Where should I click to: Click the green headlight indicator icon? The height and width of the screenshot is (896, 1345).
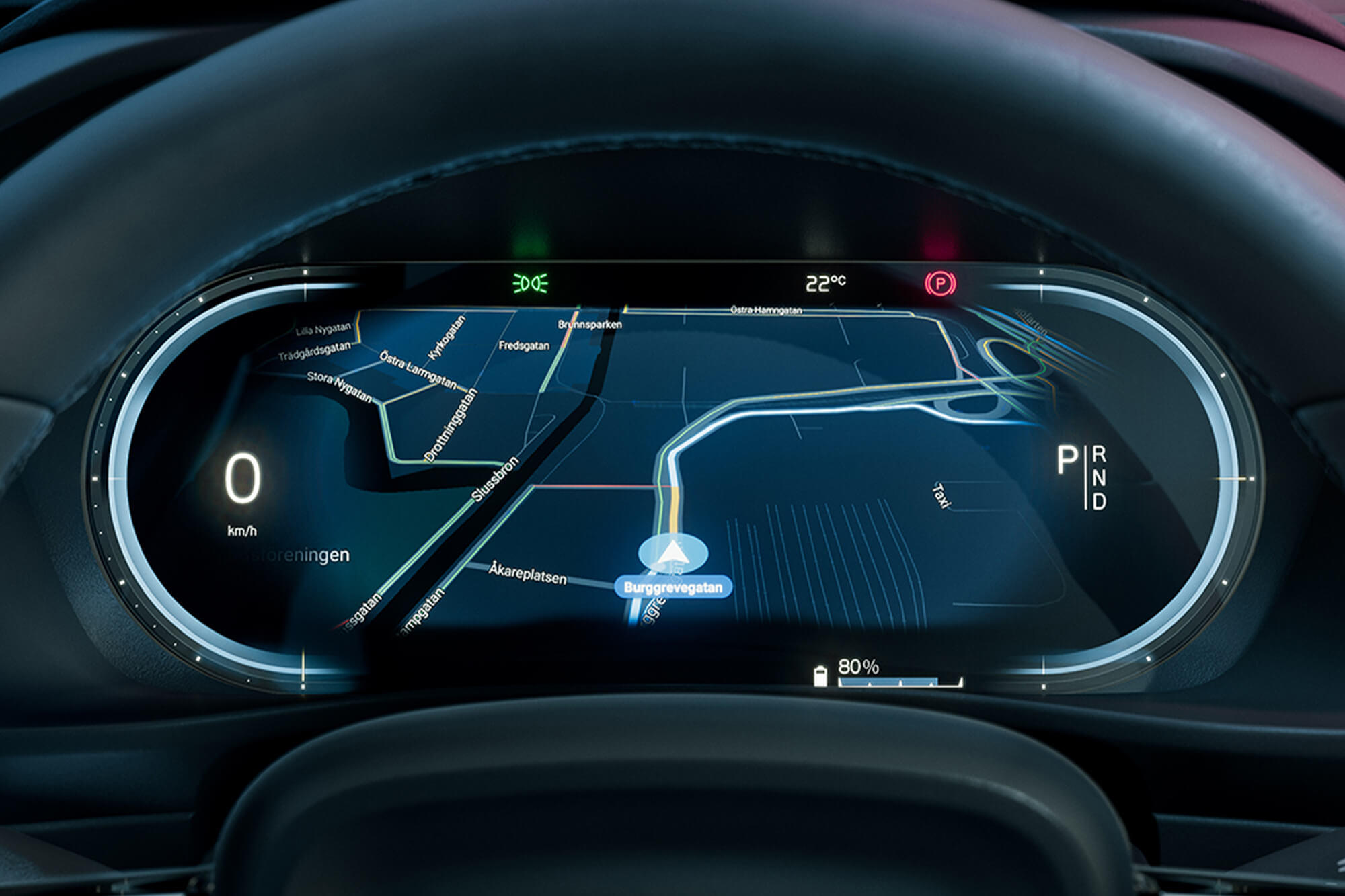(531, 284)
